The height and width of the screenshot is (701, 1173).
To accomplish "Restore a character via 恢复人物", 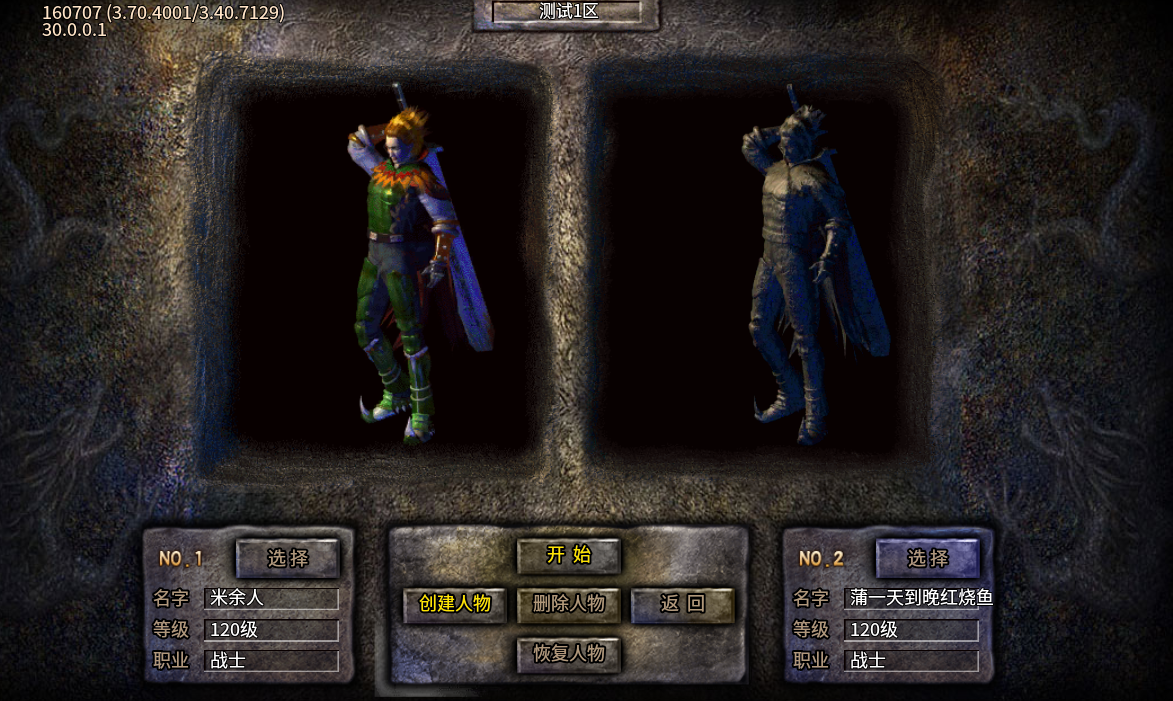I will coord(569,654).
